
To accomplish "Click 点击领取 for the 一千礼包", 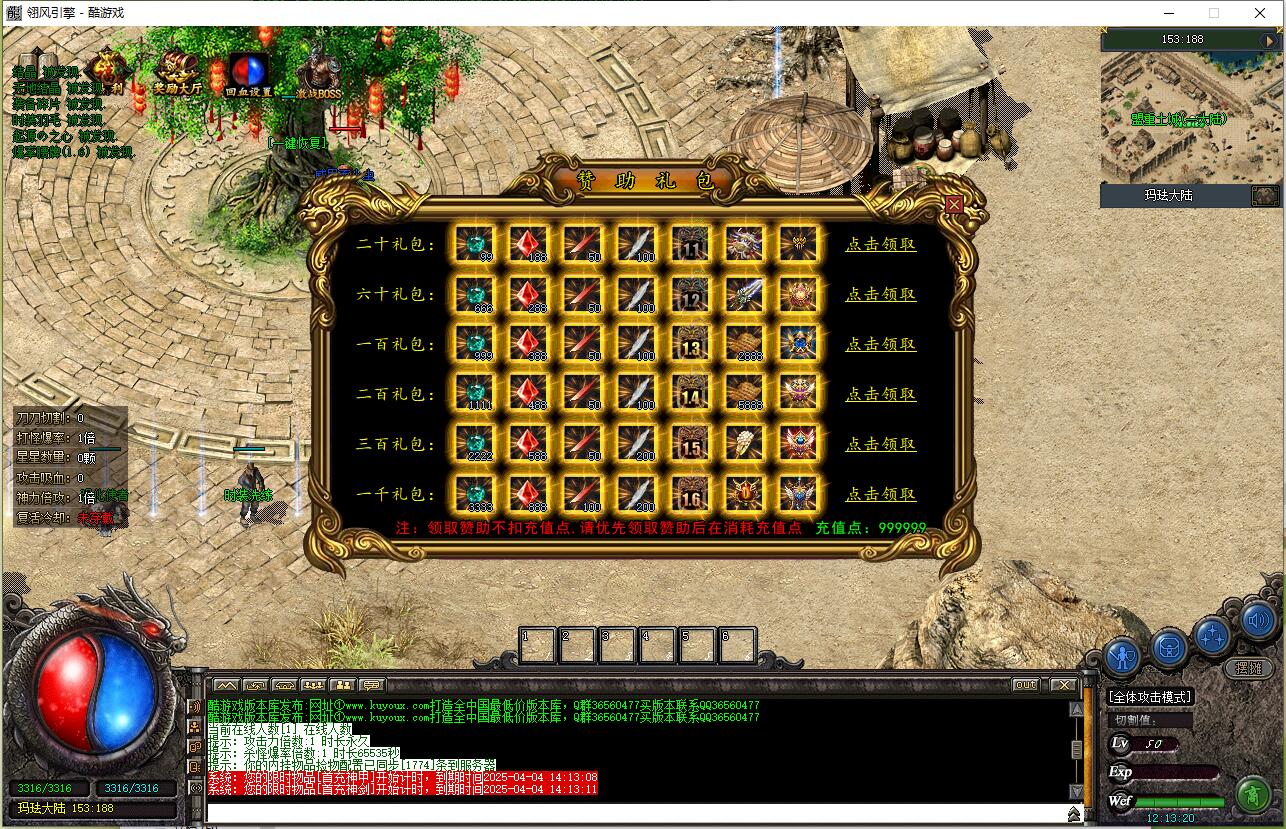I will [880, 494].
